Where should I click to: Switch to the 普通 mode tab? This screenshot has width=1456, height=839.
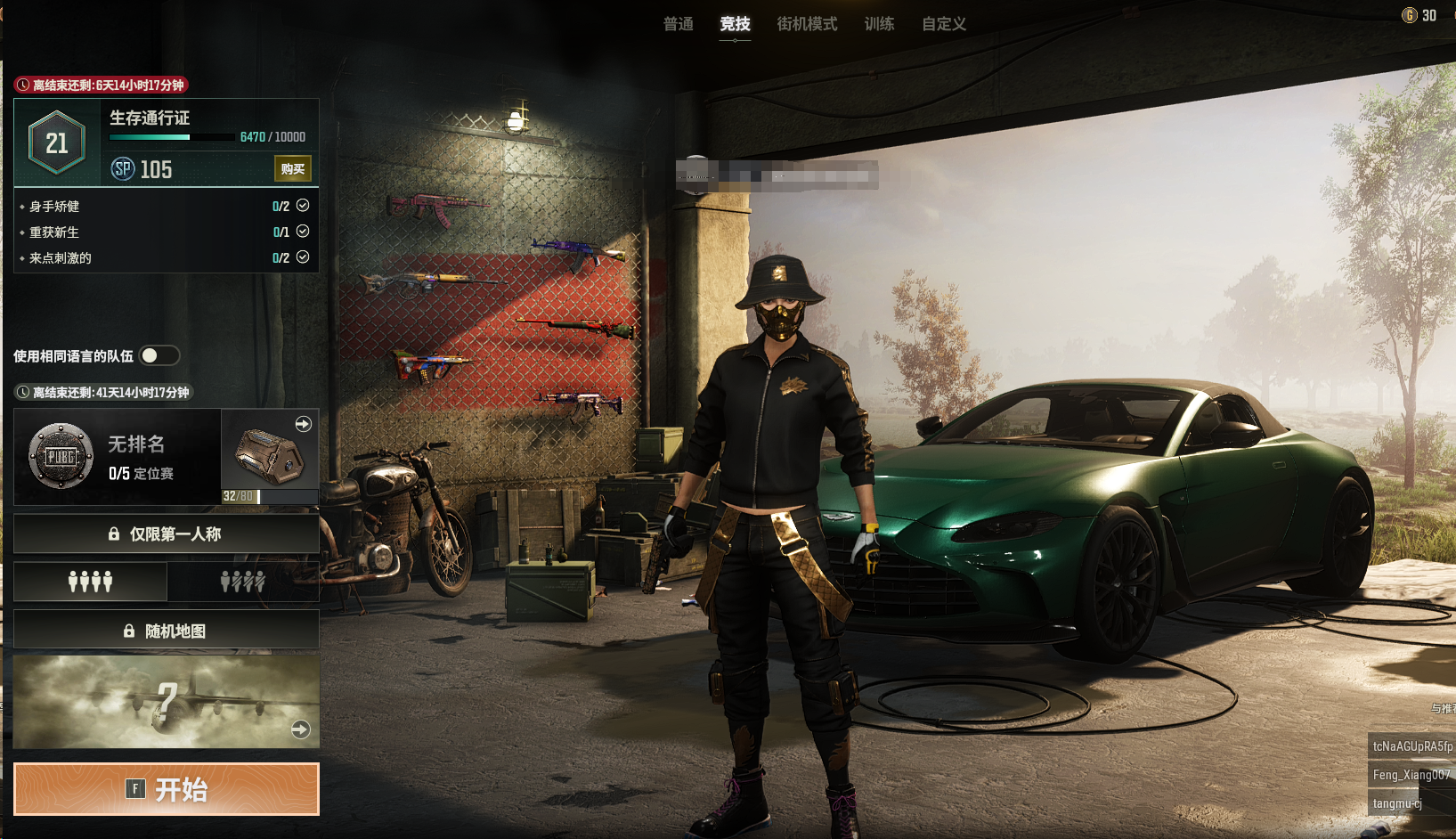(x=678, y=24)
